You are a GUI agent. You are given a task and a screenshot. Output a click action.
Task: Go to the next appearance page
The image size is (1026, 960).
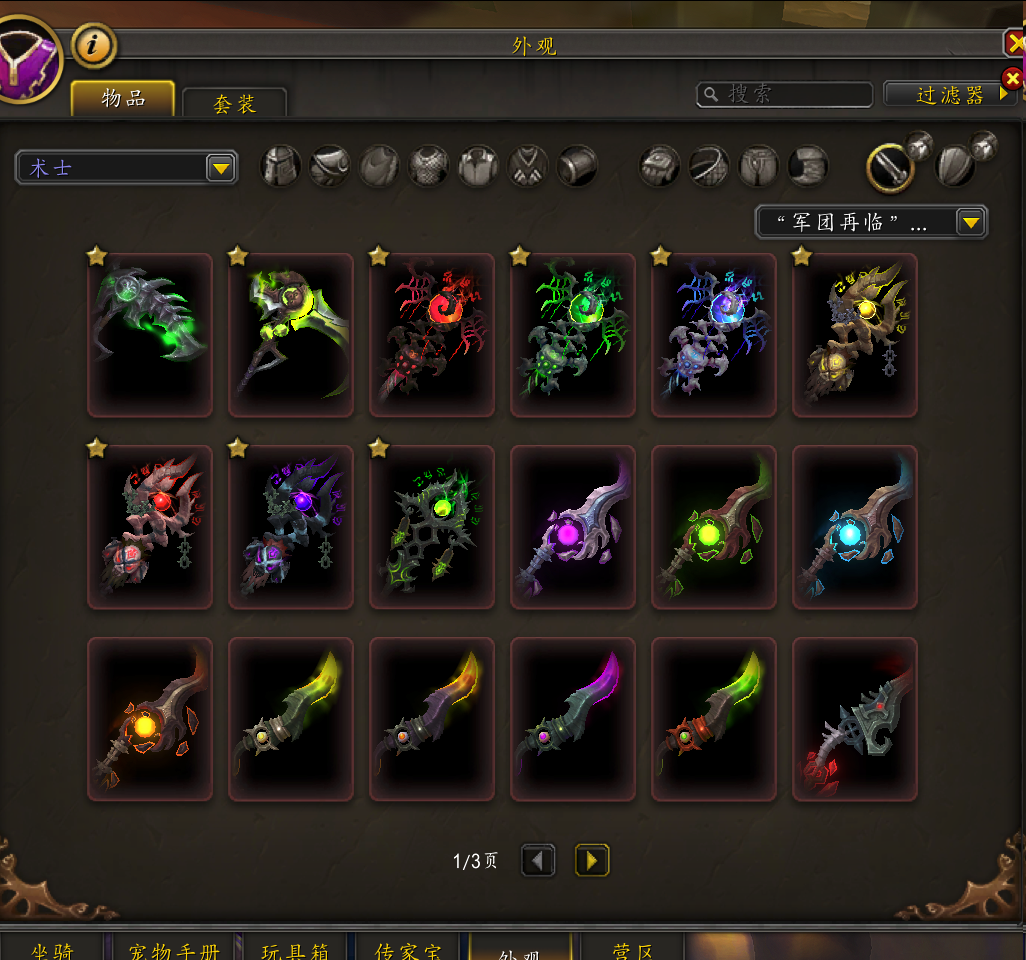pyautogui.click(x=592, y=860)
